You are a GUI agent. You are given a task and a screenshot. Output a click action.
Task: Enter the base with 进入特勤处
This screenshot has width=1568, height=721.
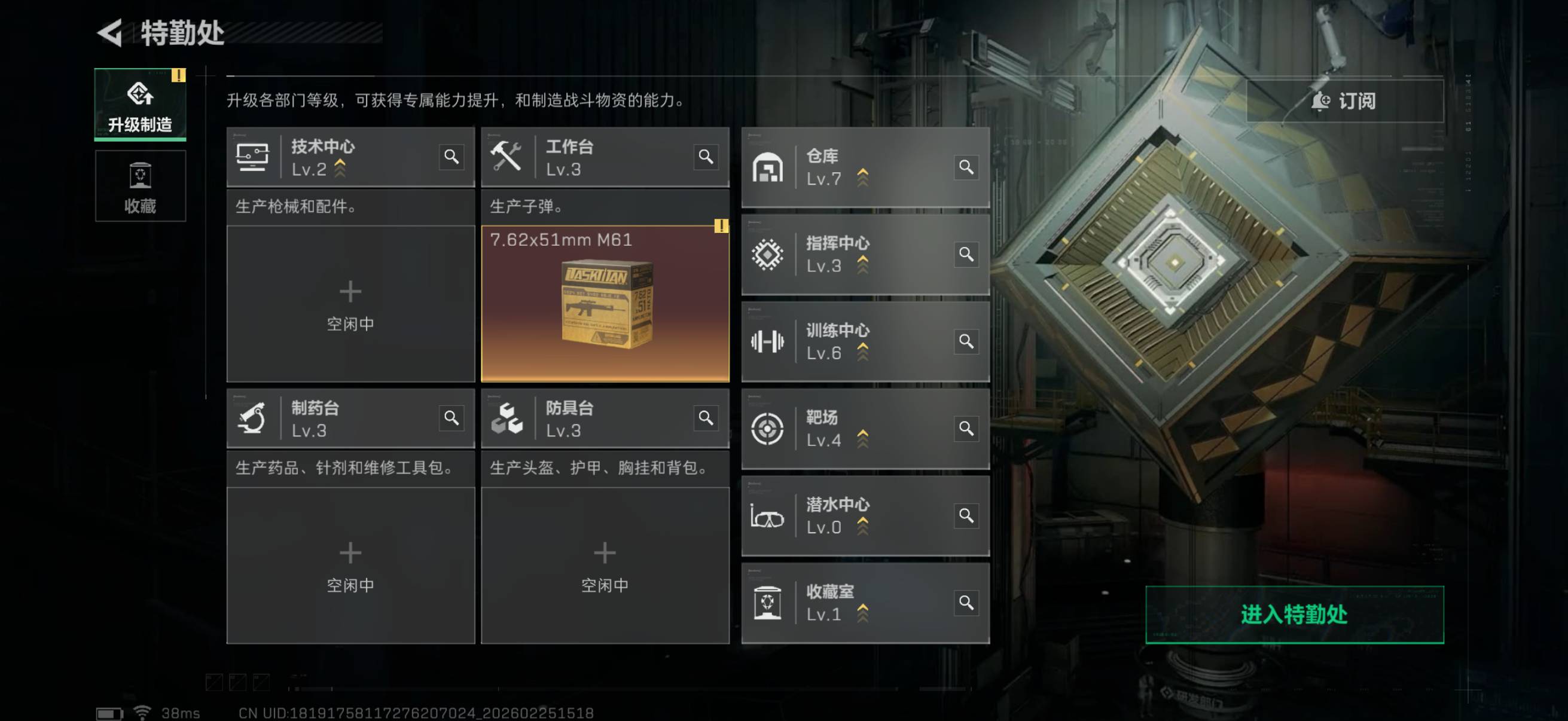click(x=1294, y=614)
